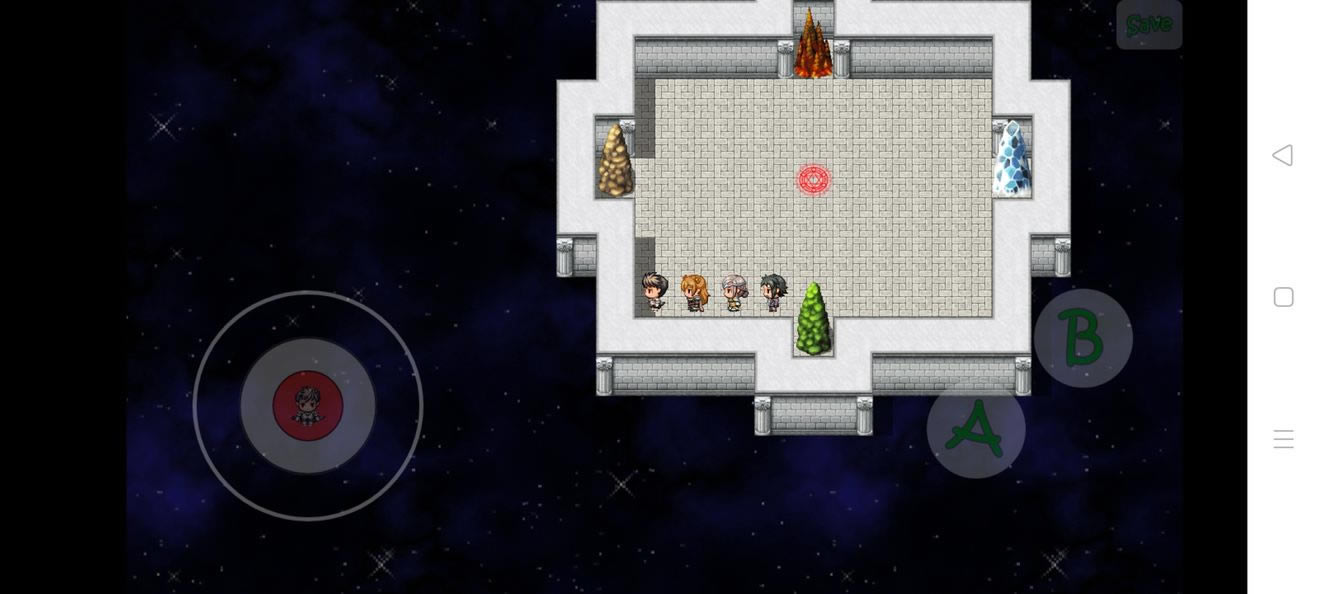
Task: Hit the round B cancel button
Action: [1083, 338]
